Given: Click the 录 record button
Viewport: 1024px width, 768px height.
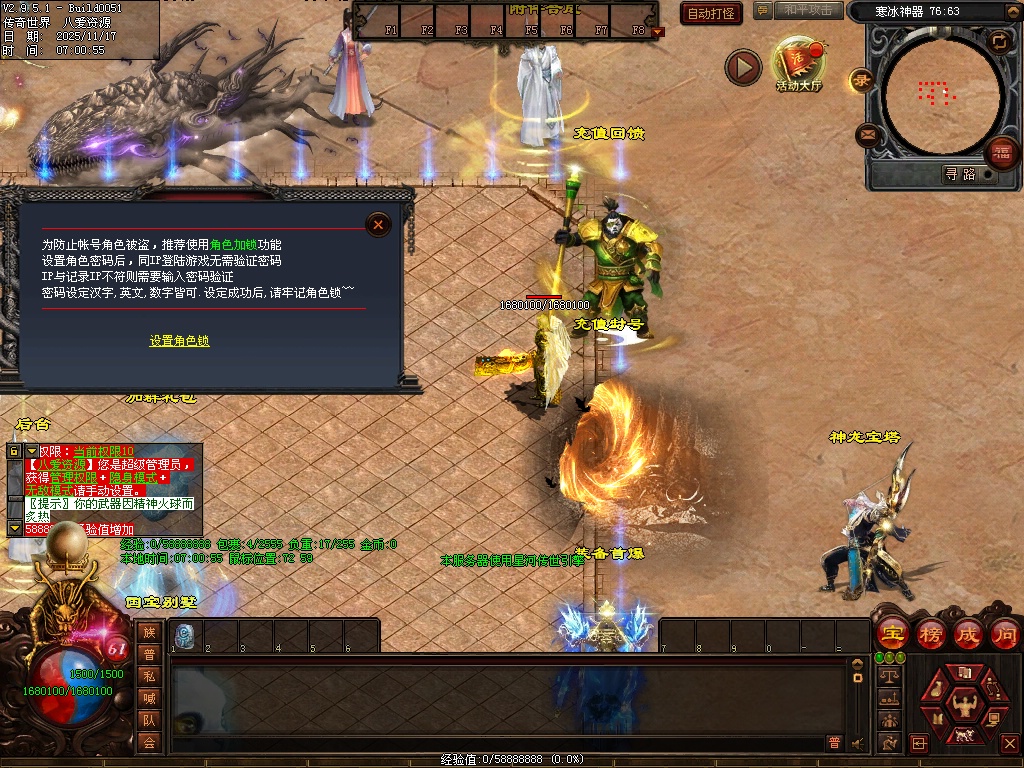Looking at the screenshot, I should tap(861, 80).
